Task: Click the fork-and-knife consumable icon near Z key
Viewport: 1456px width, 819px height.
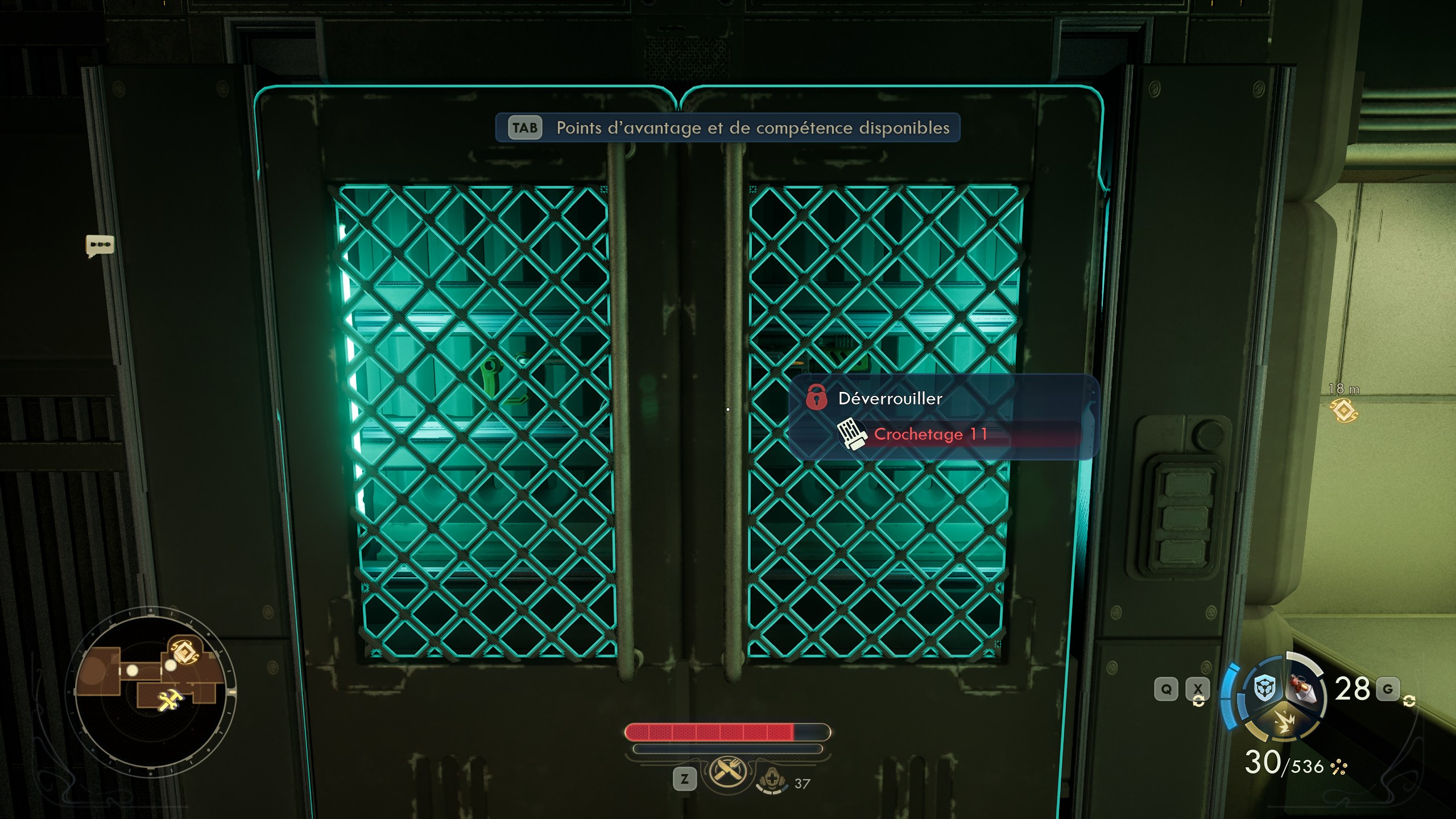Action: (726, 772)
